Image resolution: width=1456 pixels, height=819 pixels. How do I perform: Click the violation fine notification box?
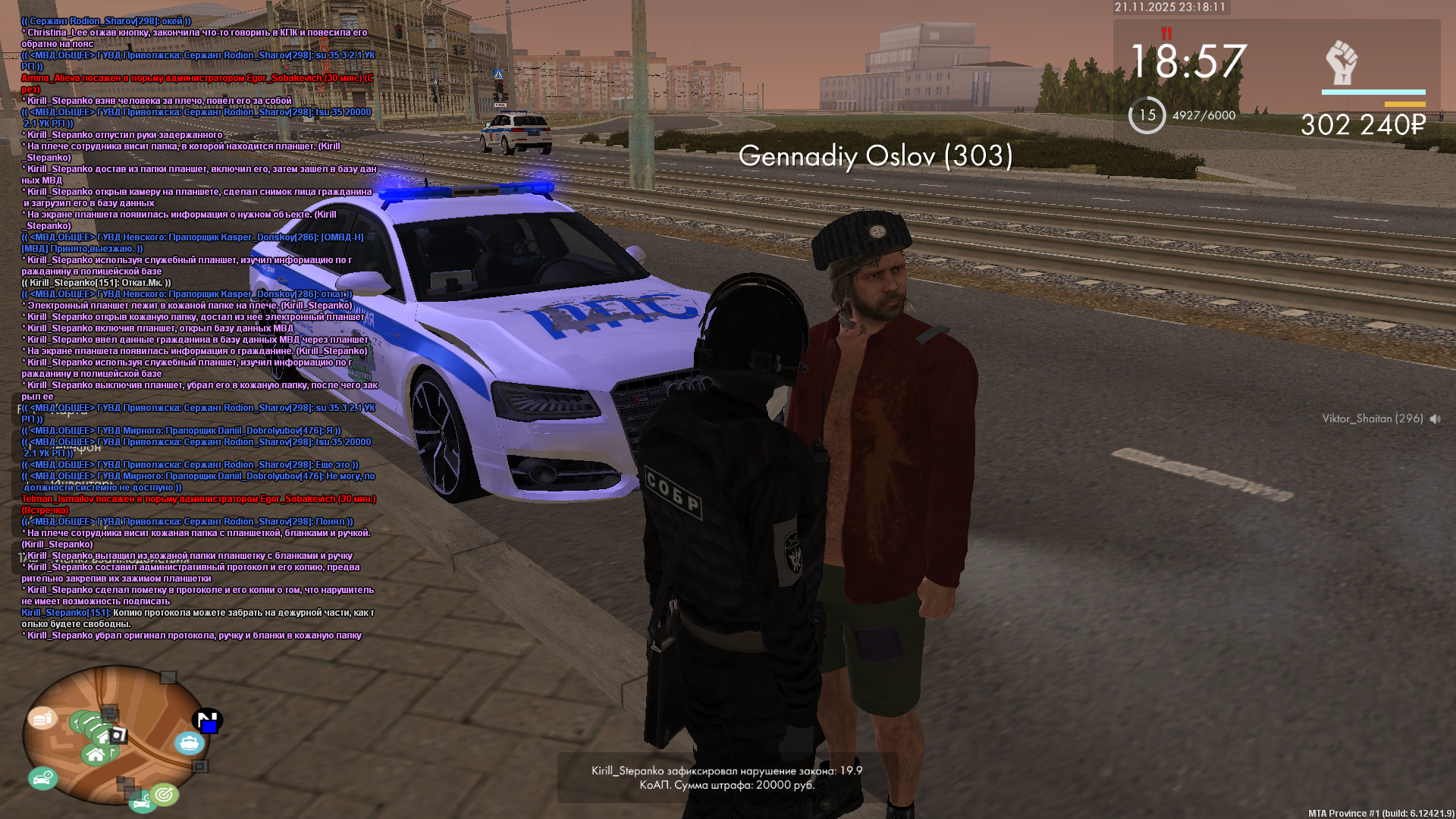(726, 777)
